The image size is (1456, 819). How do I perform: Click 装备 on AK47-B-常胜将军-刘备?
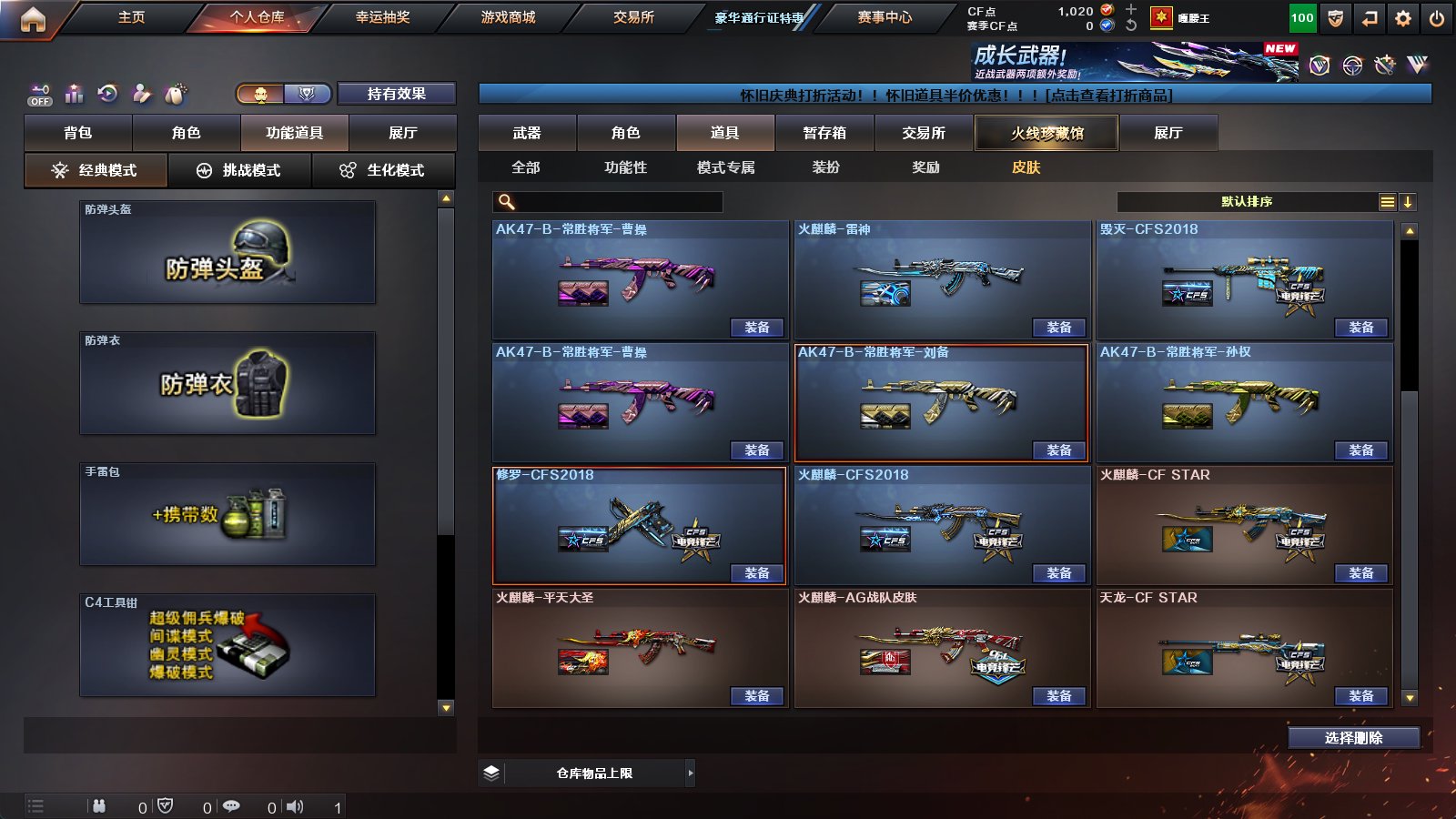[1059, 450]
